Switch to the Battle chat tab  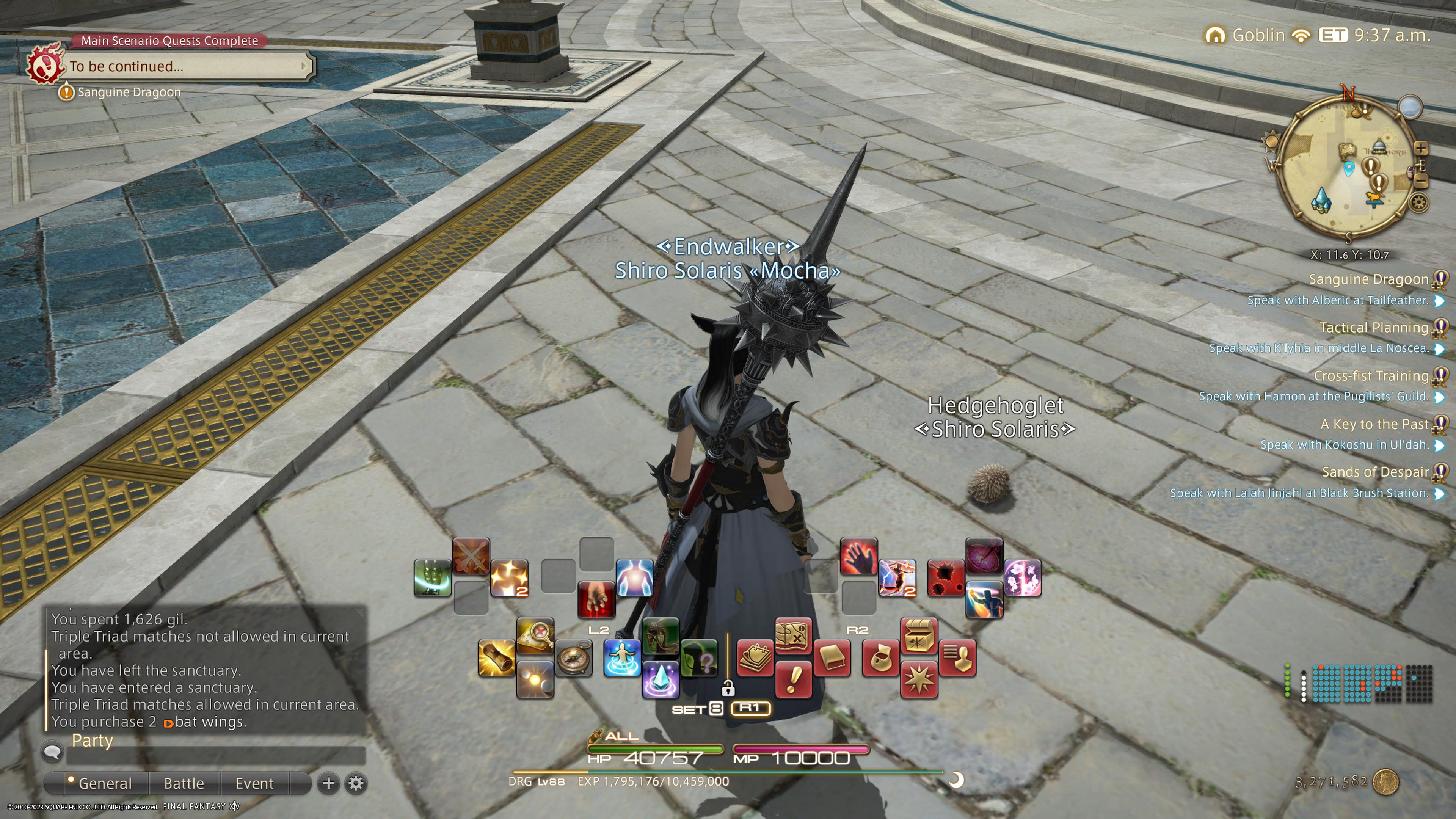pyautogui.click(x=184, y=783)
